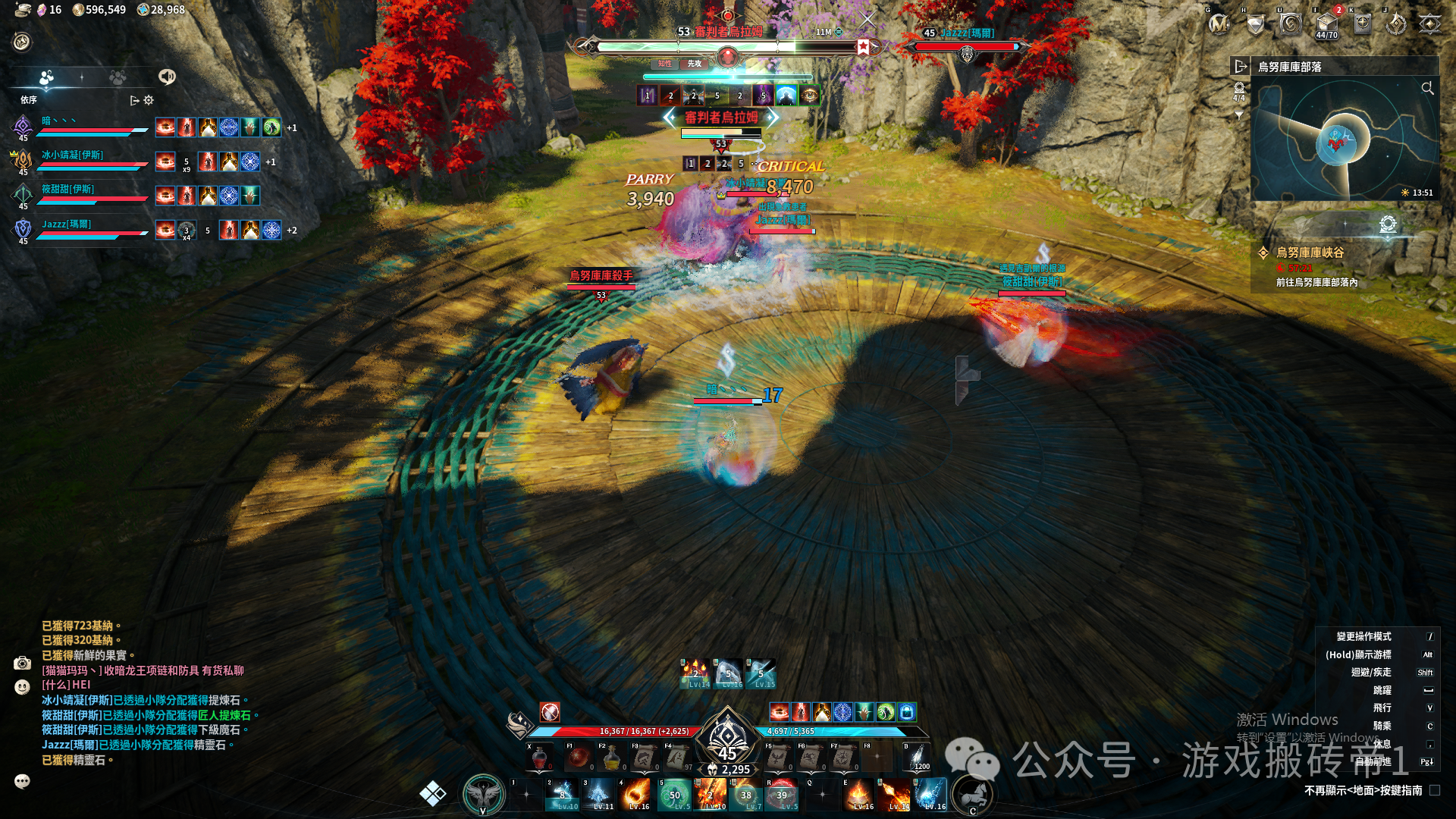Toggle the voice chat speaker icon
This screenshot has height=819, width=1456.
(x=166, y=77)
